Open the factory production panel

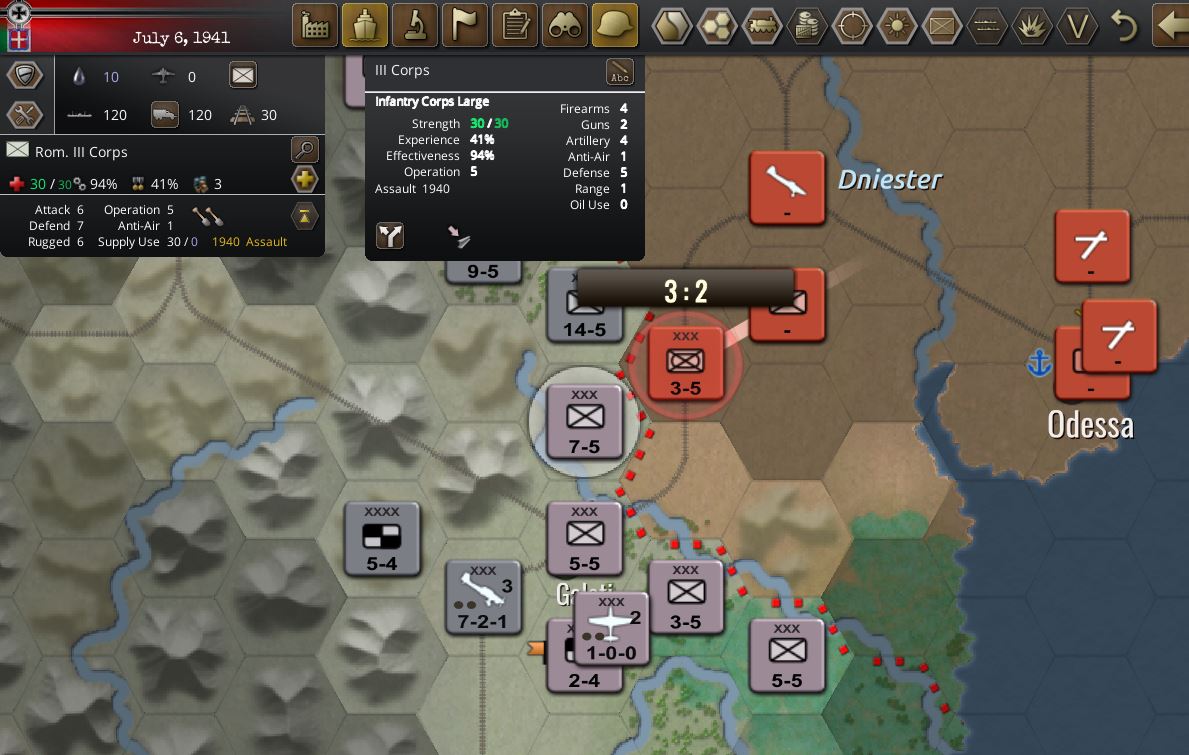tap(316, 25)
